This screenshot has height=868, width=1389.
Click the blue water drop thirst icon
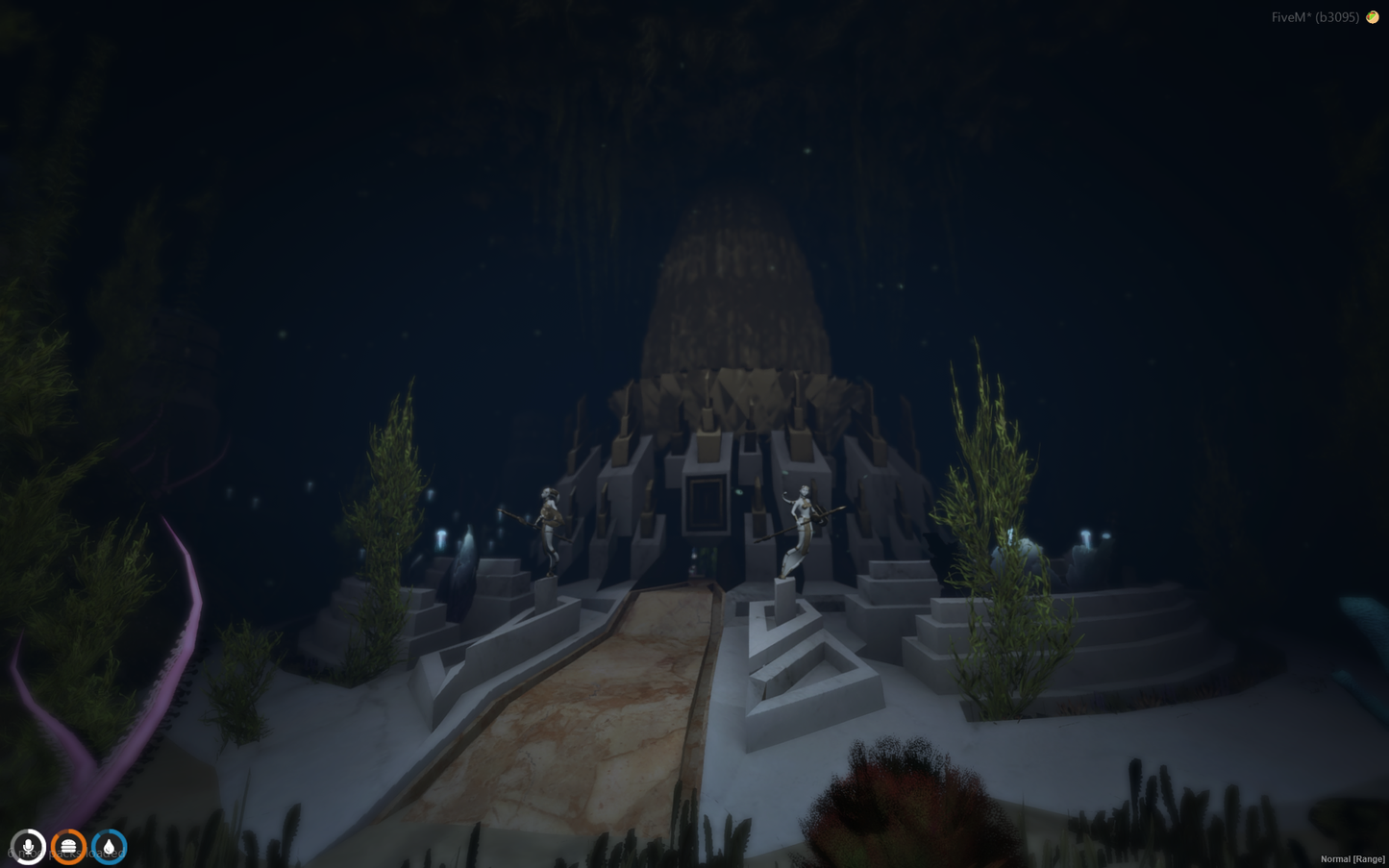pyautogui.click(x=110, y=847)
